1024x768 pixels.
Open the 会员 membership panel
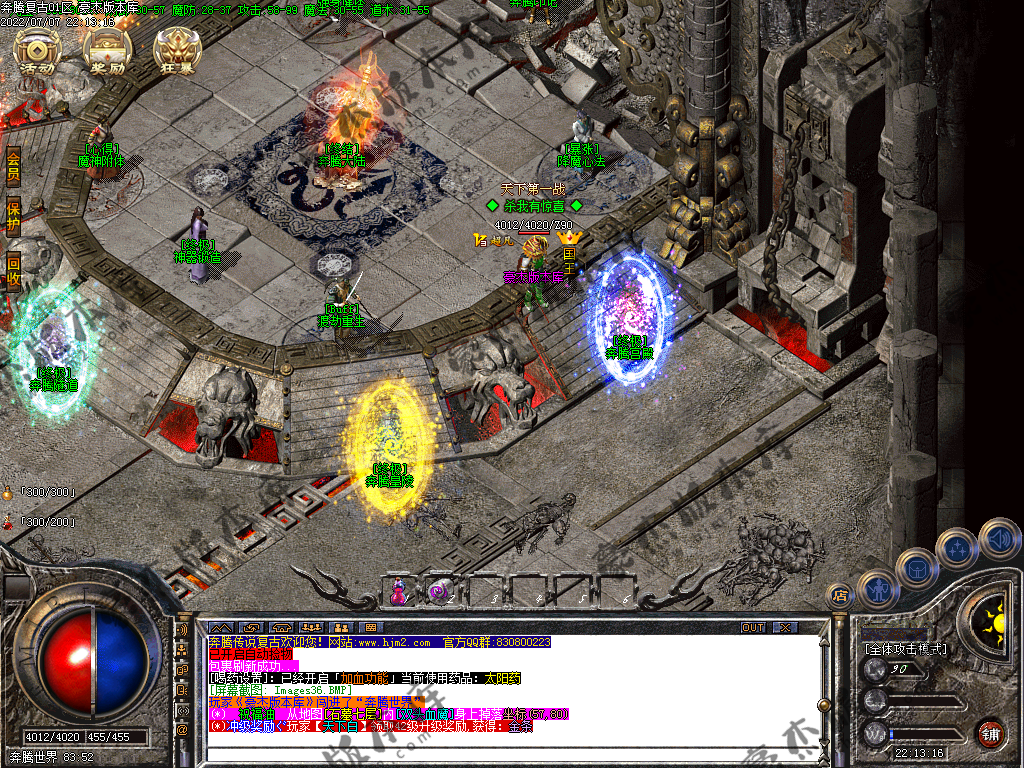[x=13, y=166]
